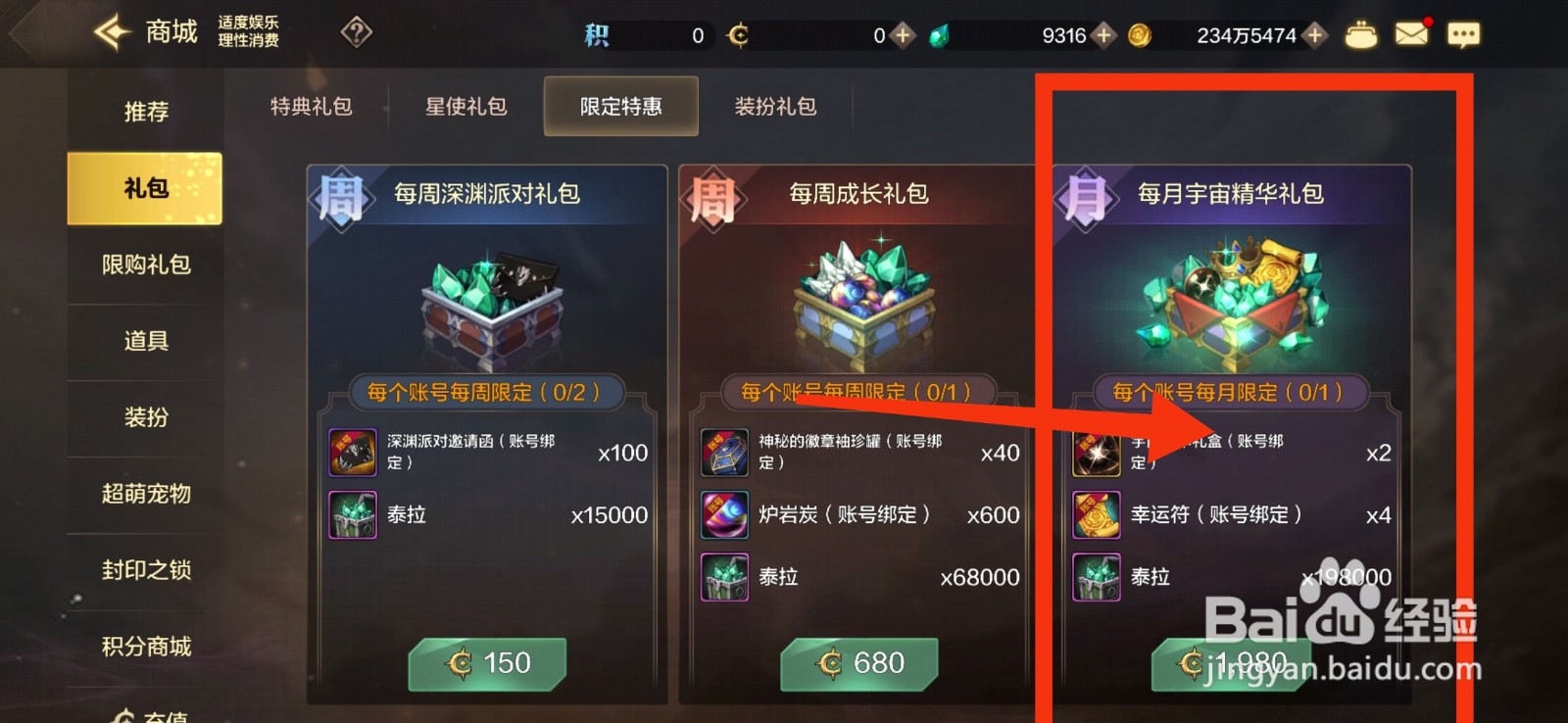Click the 神秘的徽章袖珍罐 item icon
Screen dimensions: 1568x723
click(724, 453)
